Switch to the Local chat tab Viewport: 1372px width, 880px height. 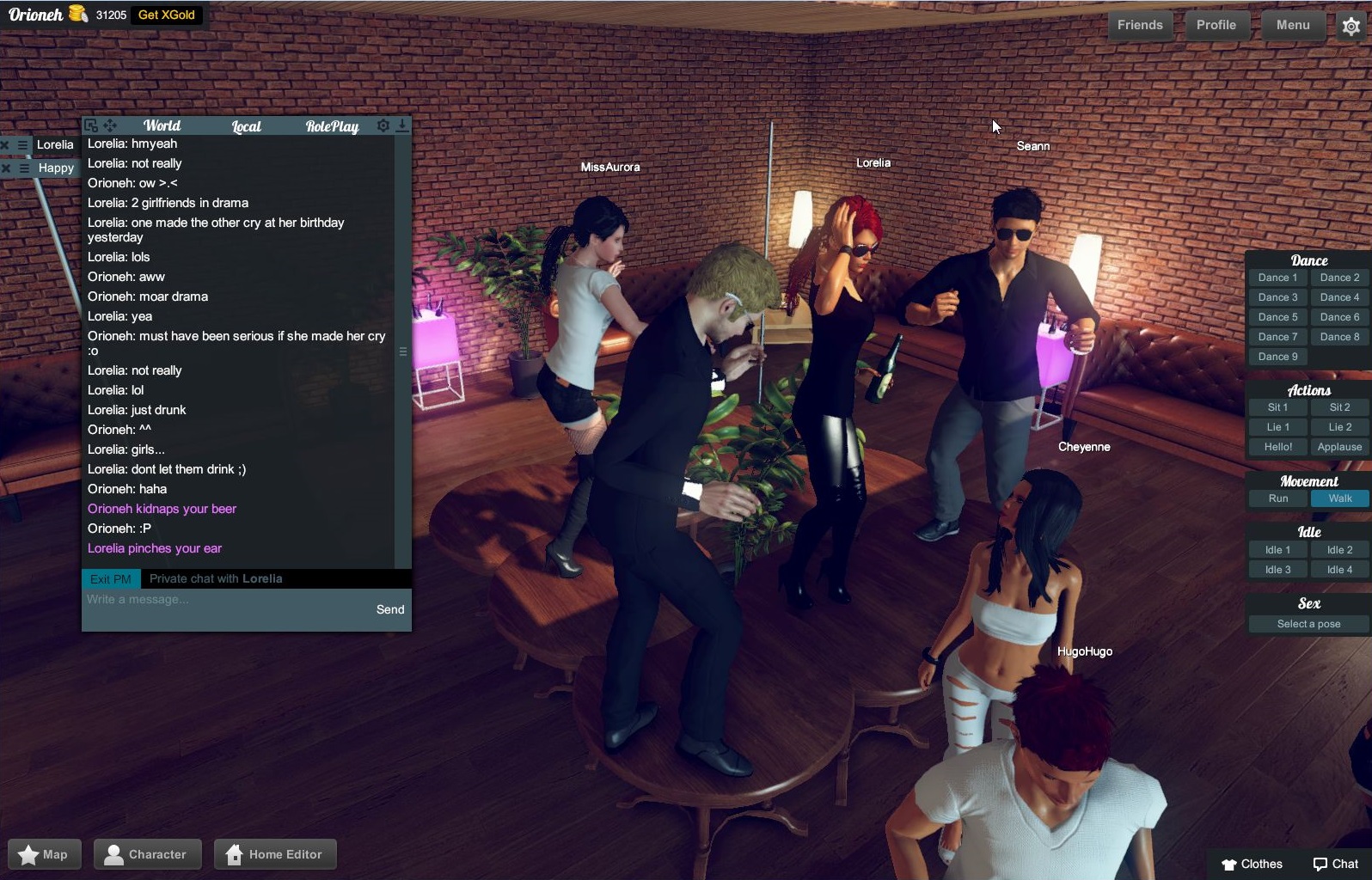click(245, 125)
